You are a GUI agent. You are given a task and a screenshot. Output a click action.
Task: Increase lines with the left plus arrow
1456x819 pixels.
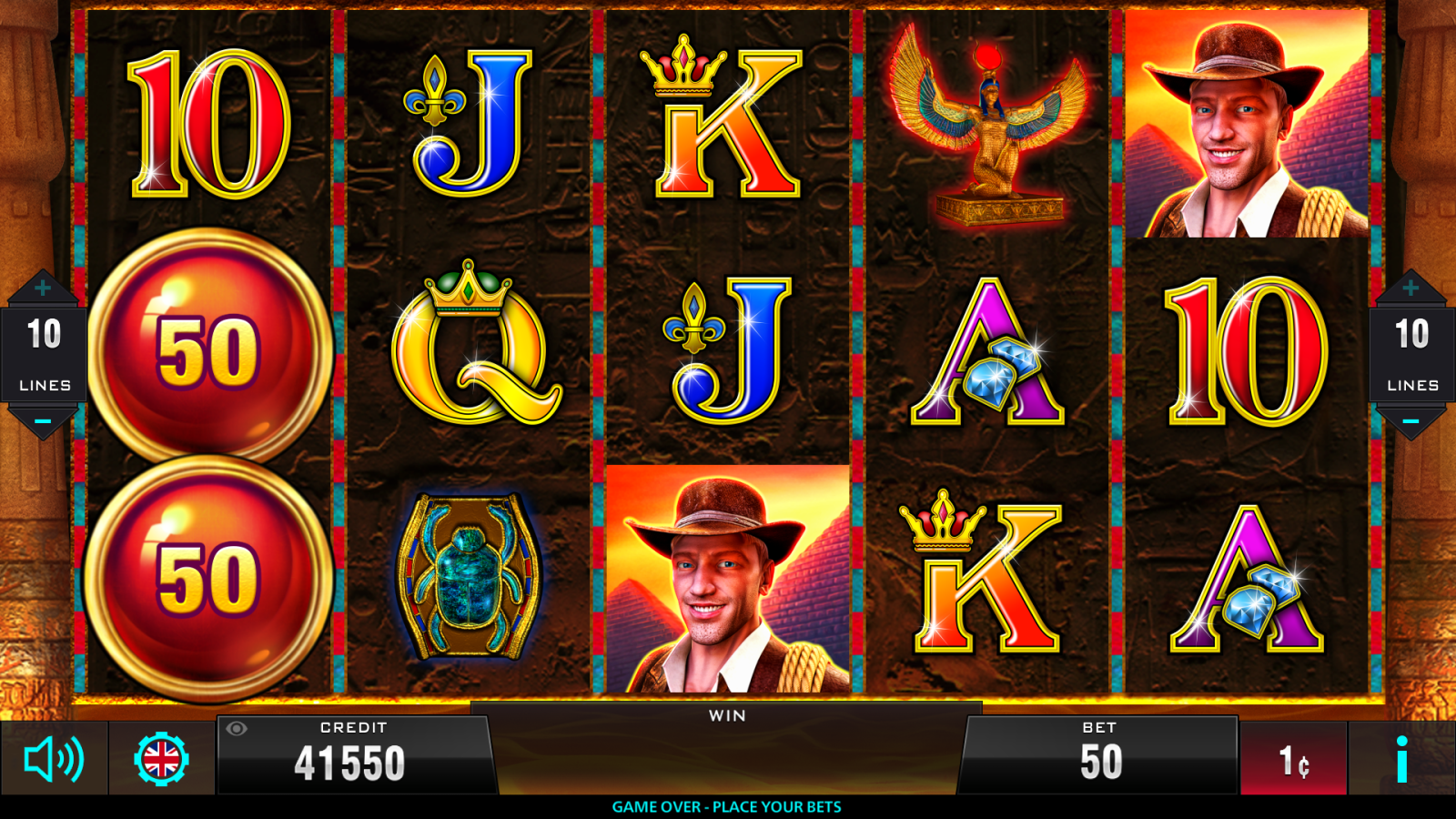43,289
